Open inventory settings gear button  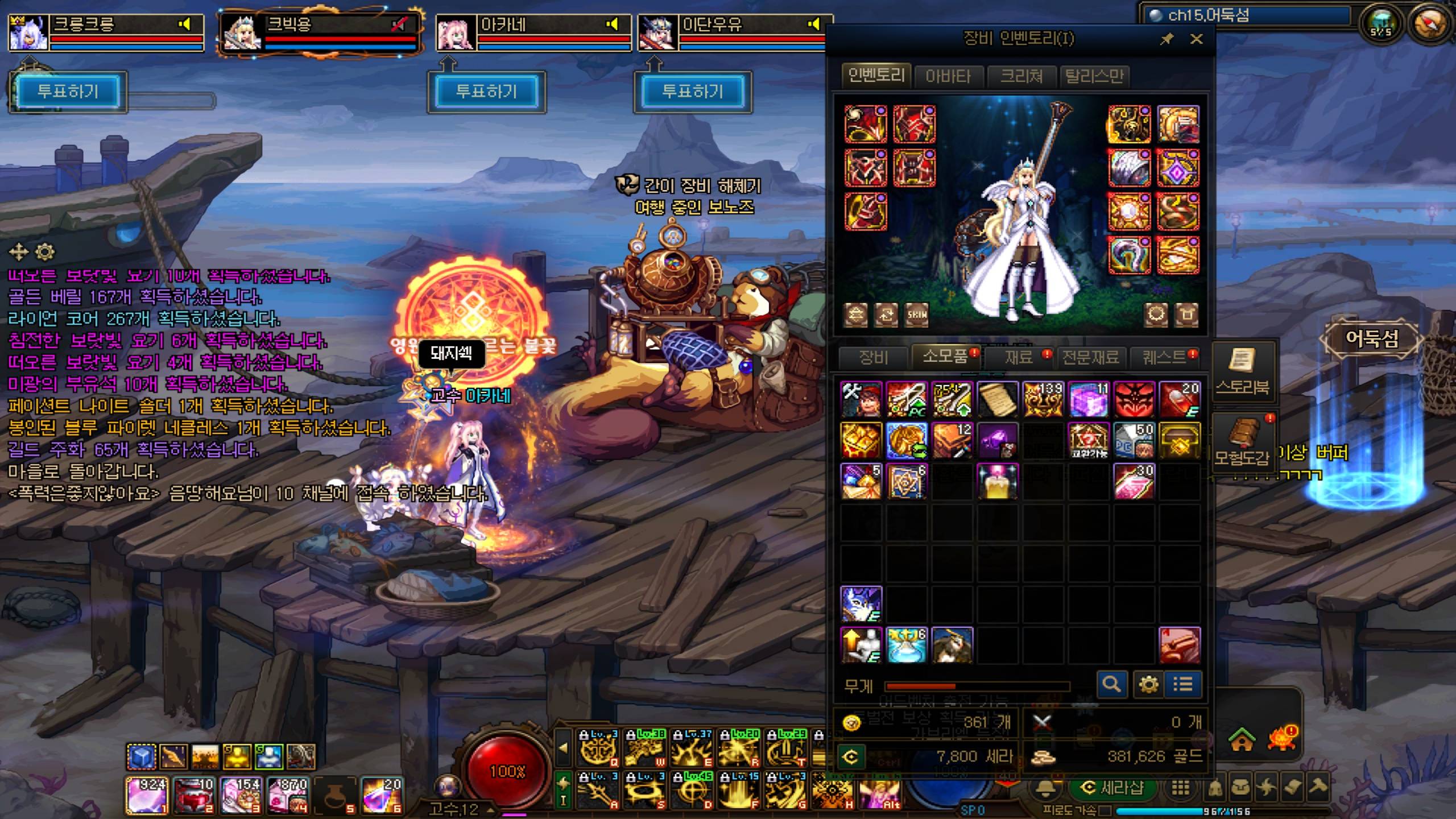[1148, 684]
